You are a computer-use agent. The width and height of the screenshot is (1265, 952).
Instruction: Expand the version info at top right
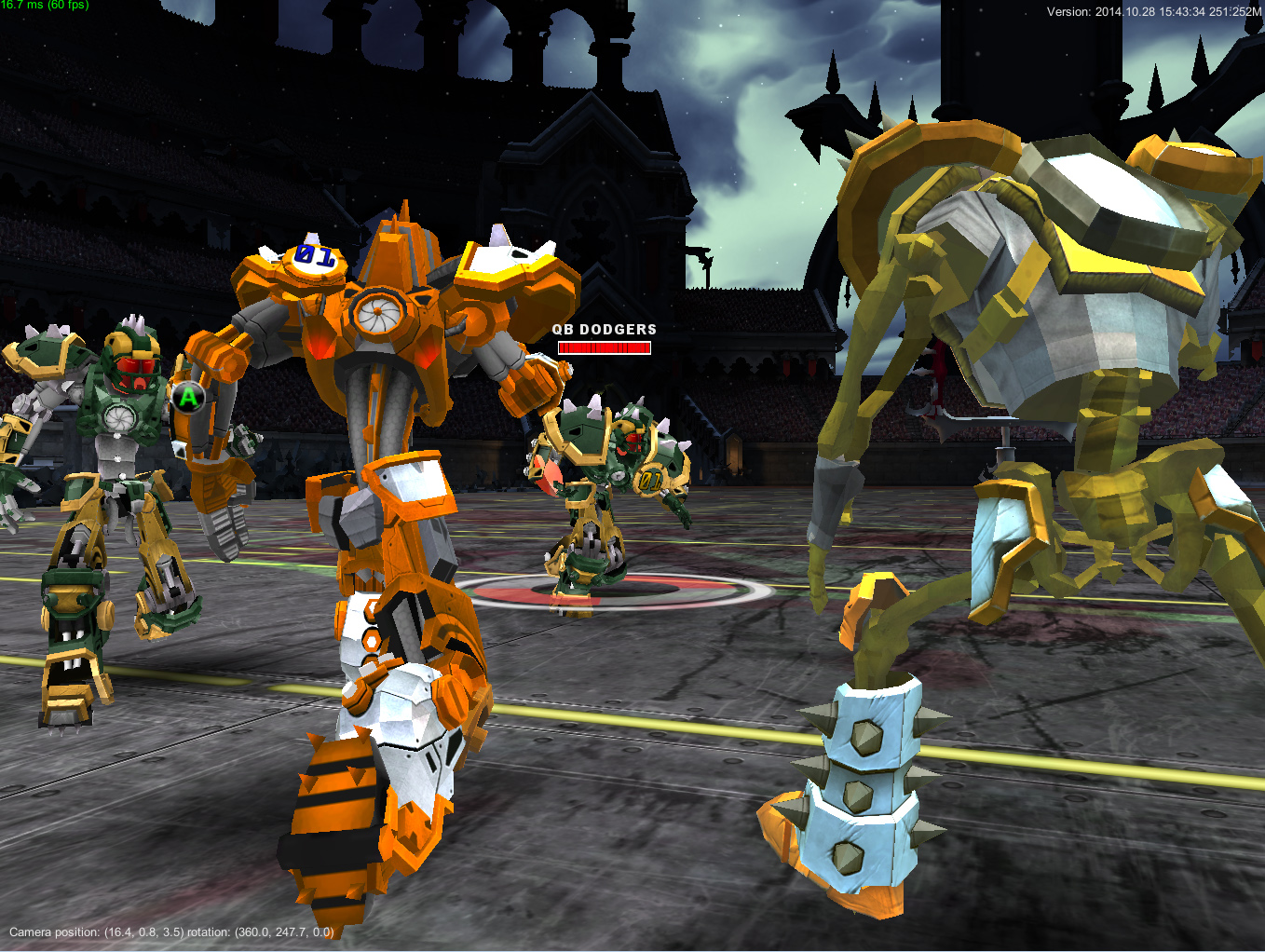(1155, 13)
